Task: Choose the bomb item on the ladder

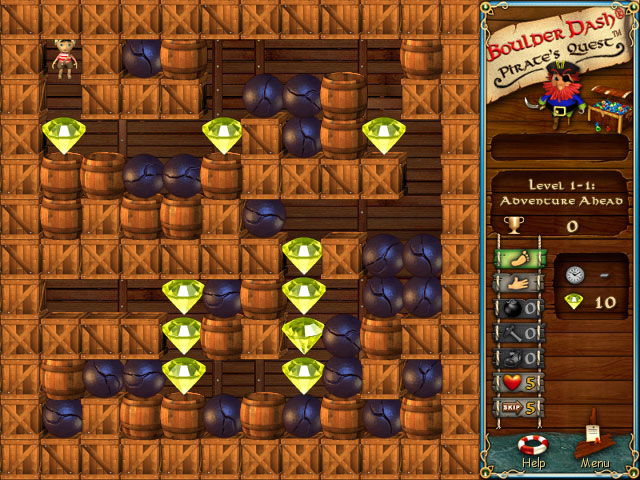Action: pyautogui.click(x=516, y=308)
